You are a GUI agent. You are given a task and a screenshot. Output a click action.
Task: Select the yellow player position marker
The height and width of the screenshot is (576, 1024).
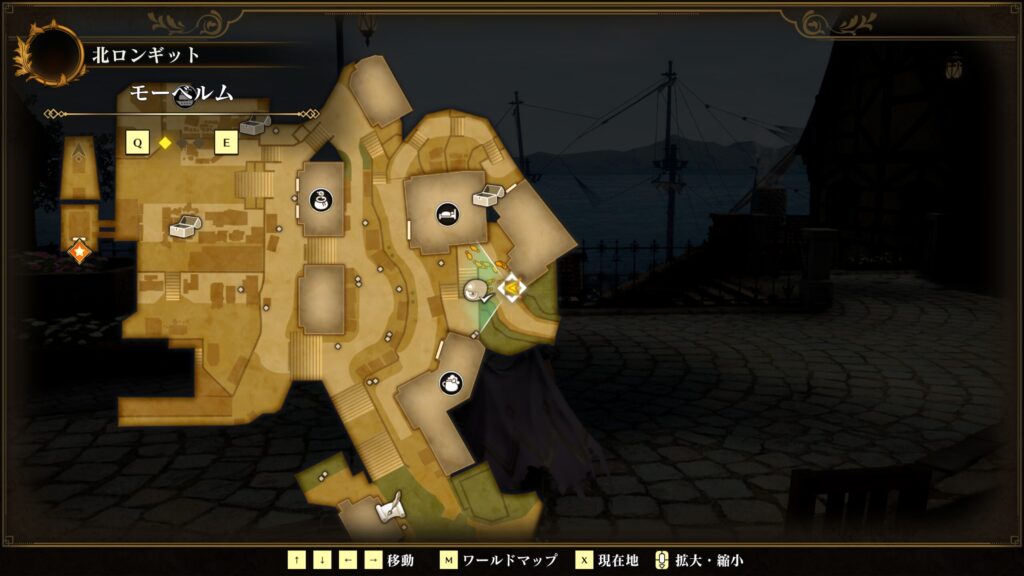[x=511, y=289]
